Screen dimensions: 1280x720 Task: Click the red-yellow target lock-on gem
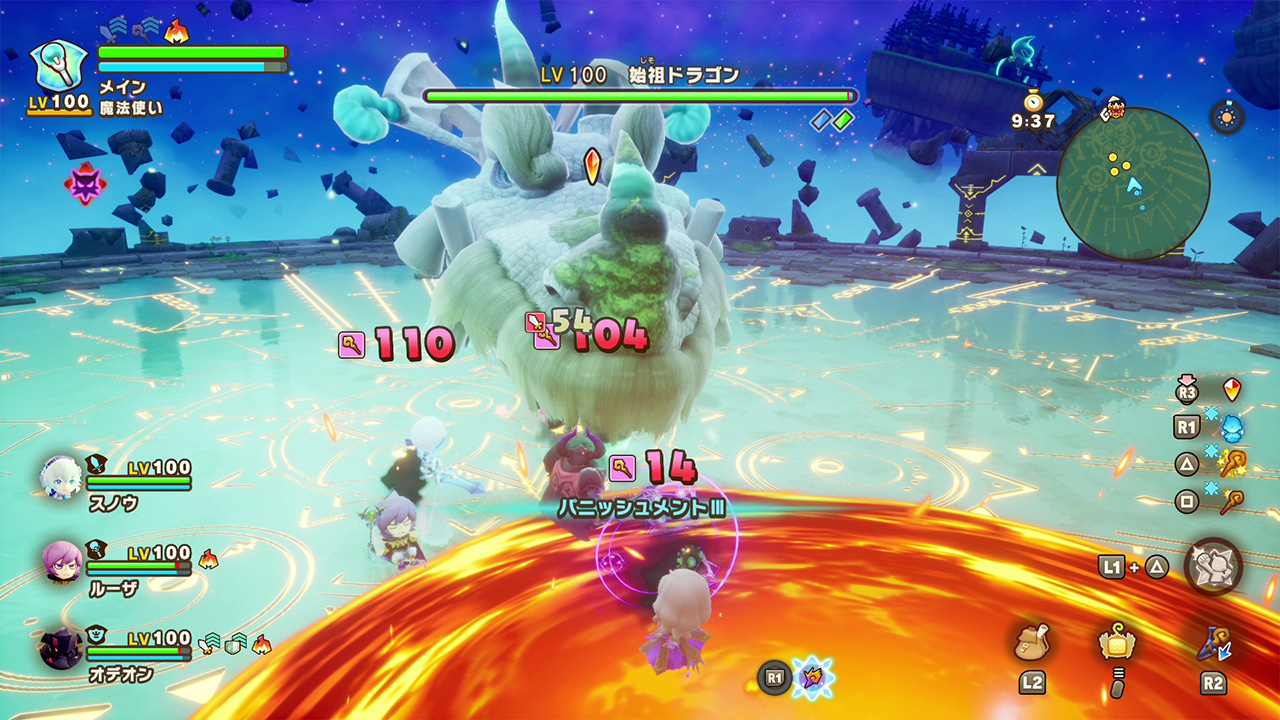pos(1232,390)
